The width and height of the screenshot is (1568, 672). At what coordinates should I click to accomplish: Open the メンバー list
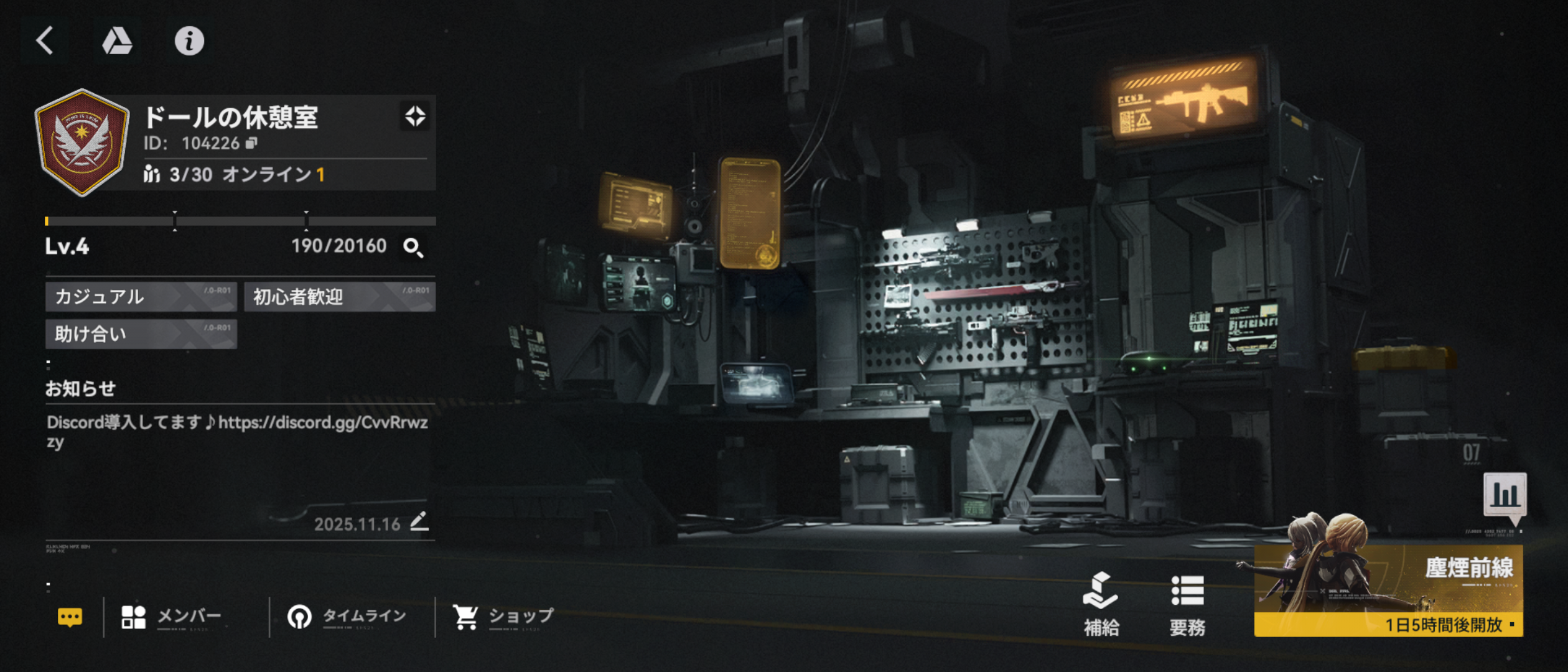point(172,617)
